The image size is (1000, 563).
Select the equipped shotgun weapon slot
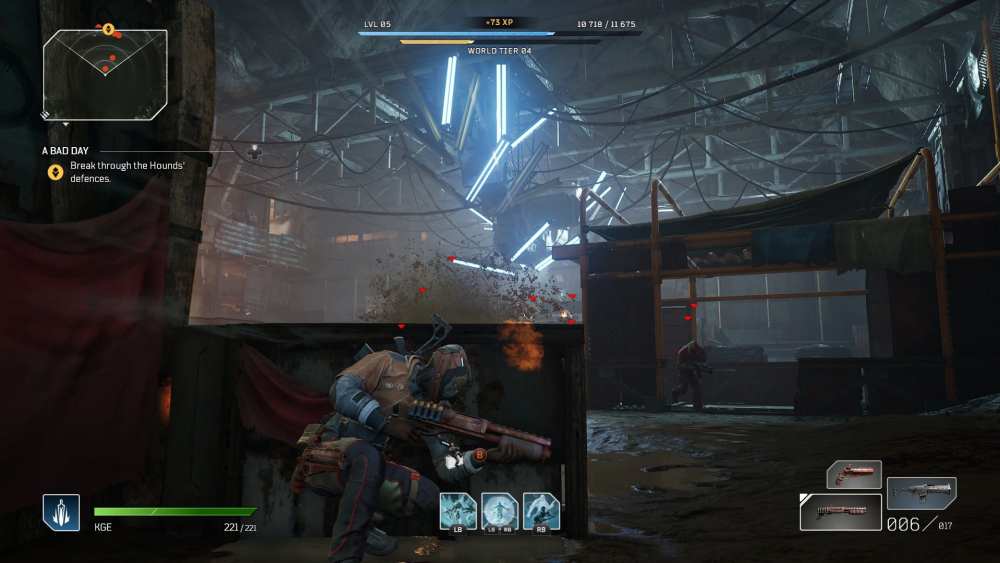pyautogui.click(x=840, y=512)
